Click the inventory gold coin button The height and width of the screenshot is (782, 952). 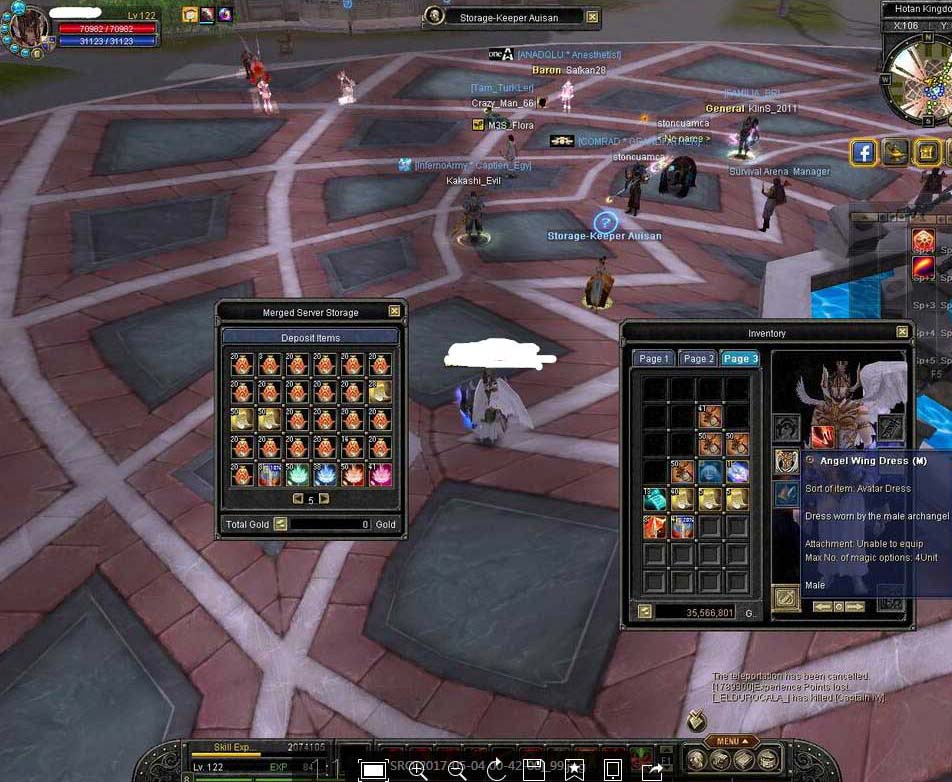pos(646,612)
